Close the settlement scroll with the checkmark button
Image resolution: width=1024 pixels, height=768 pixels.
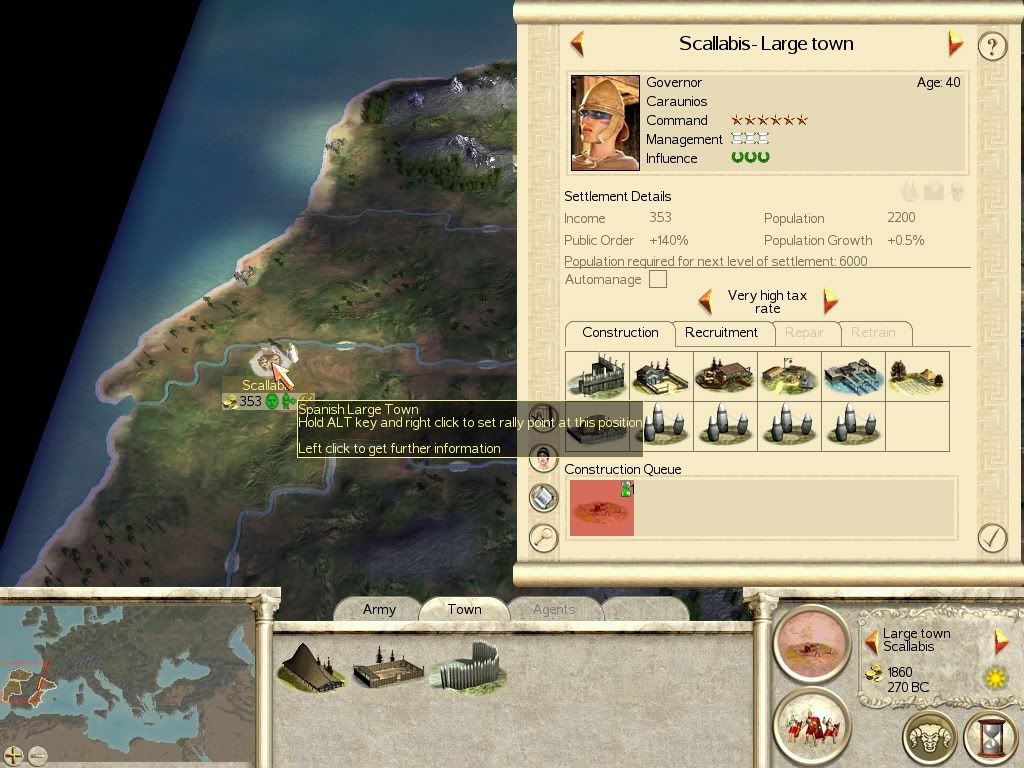coord(991,538)
